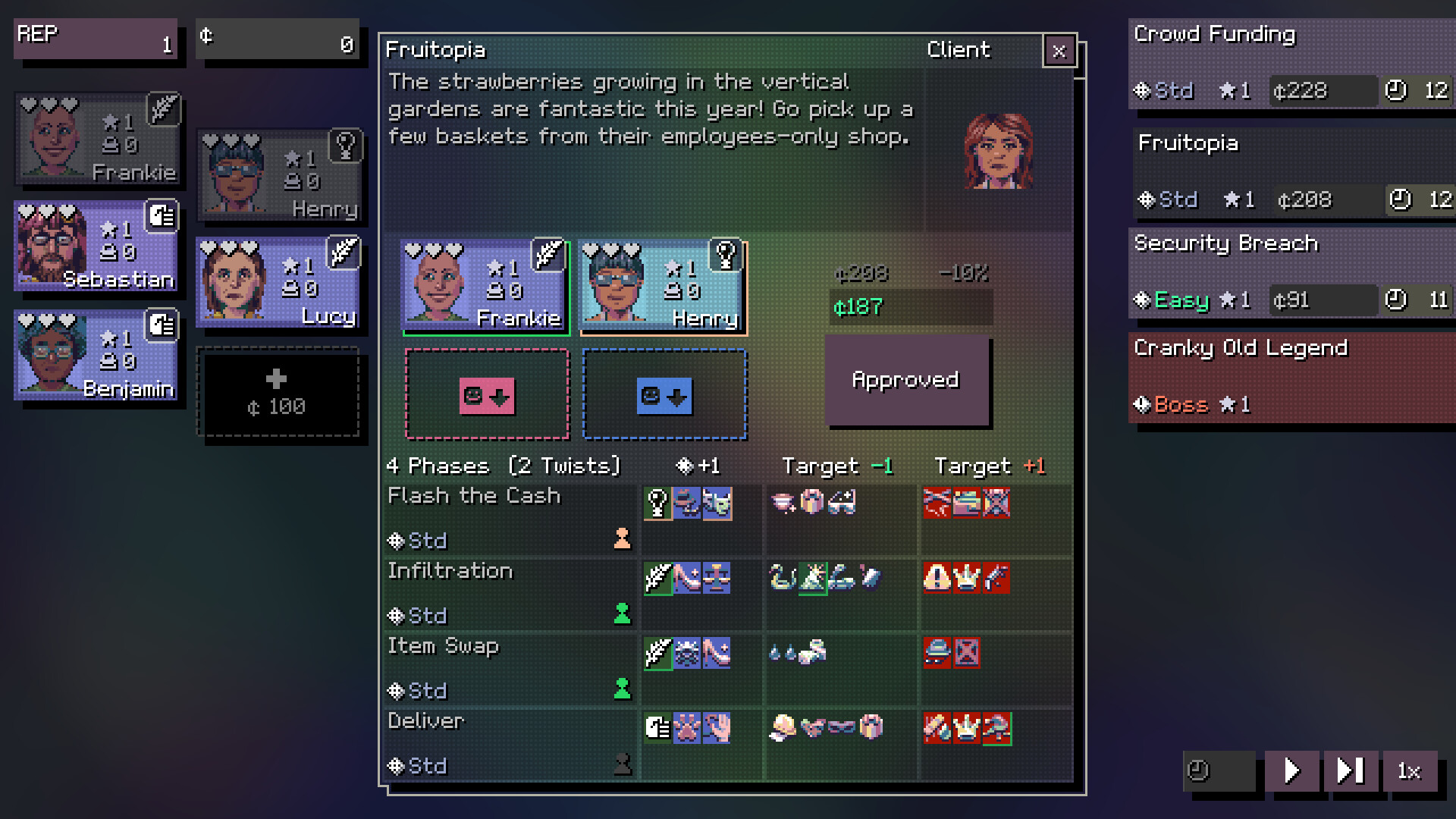
Task: Click the grabbing hand icon in the Deliver row
Action: click(x=715, y=730)
